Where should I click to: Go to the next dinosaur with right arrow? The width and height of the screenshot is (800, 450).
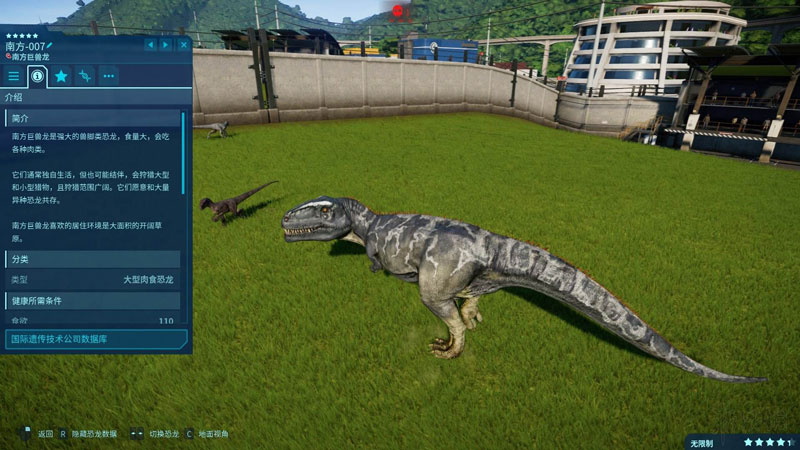click(166, 45)
